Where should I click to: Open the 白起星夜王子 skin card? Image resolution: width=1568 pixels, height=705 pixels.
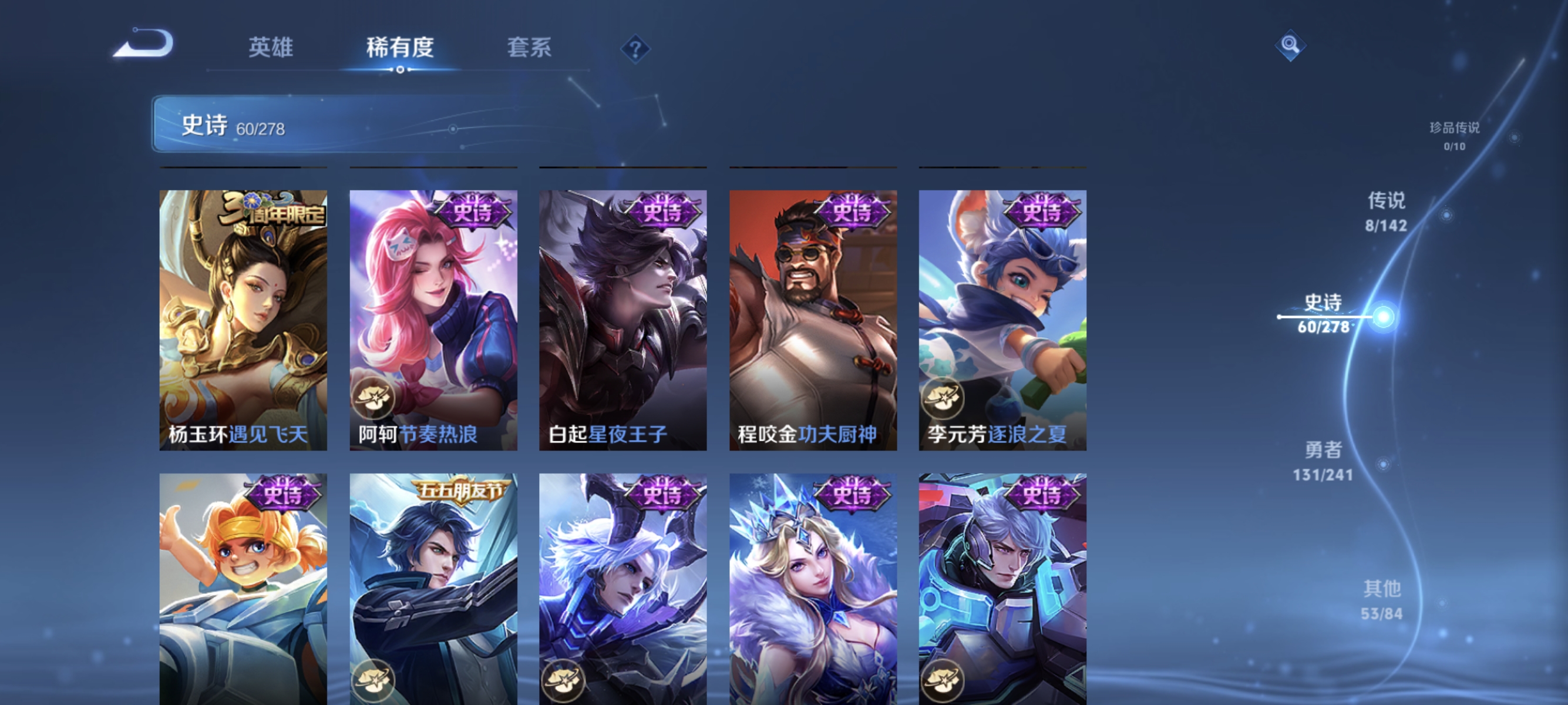622,317
